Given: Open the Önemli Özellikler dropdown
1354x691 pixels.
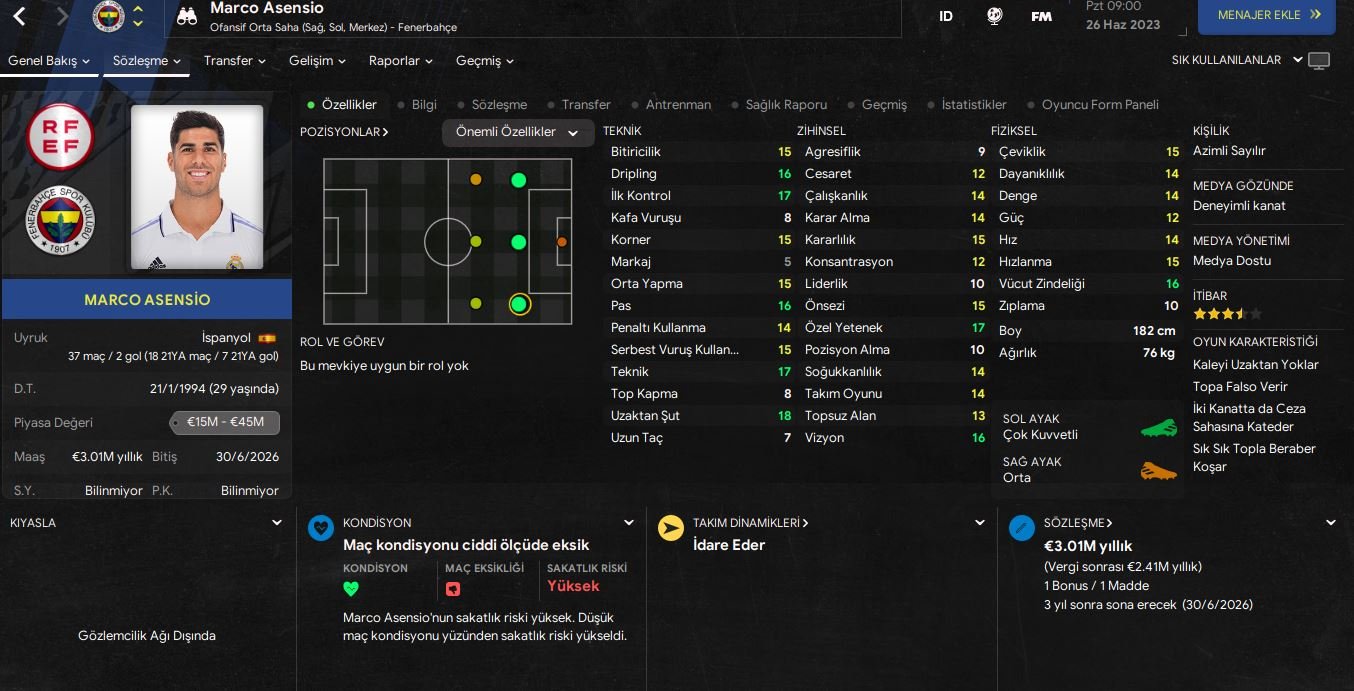Looking at the screenshot, I should [x=517, y=132].
